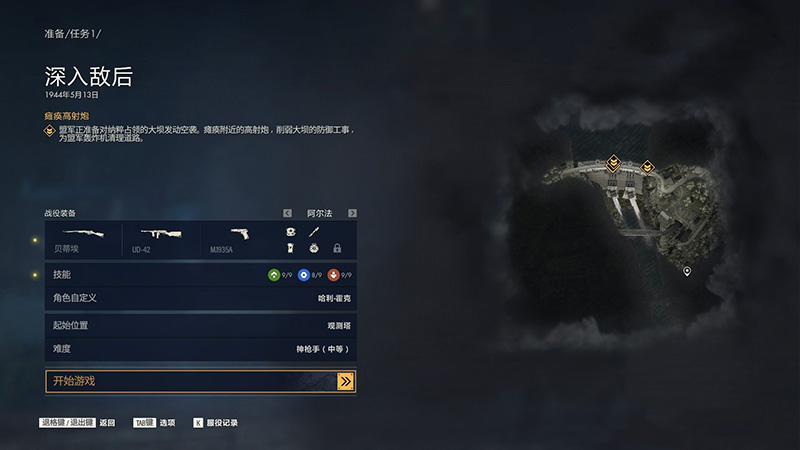
Task: Click the 返回 back option
Action: [x=107, y=423]
